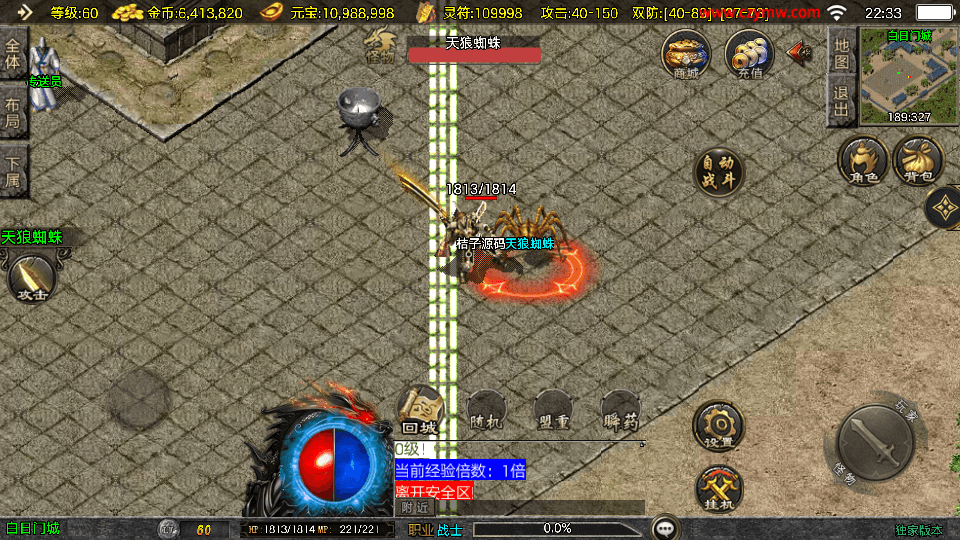Open chat with the speech bubble icon
Image resolution: width=960 pixels, height=540 pixels.
point(665,527)
